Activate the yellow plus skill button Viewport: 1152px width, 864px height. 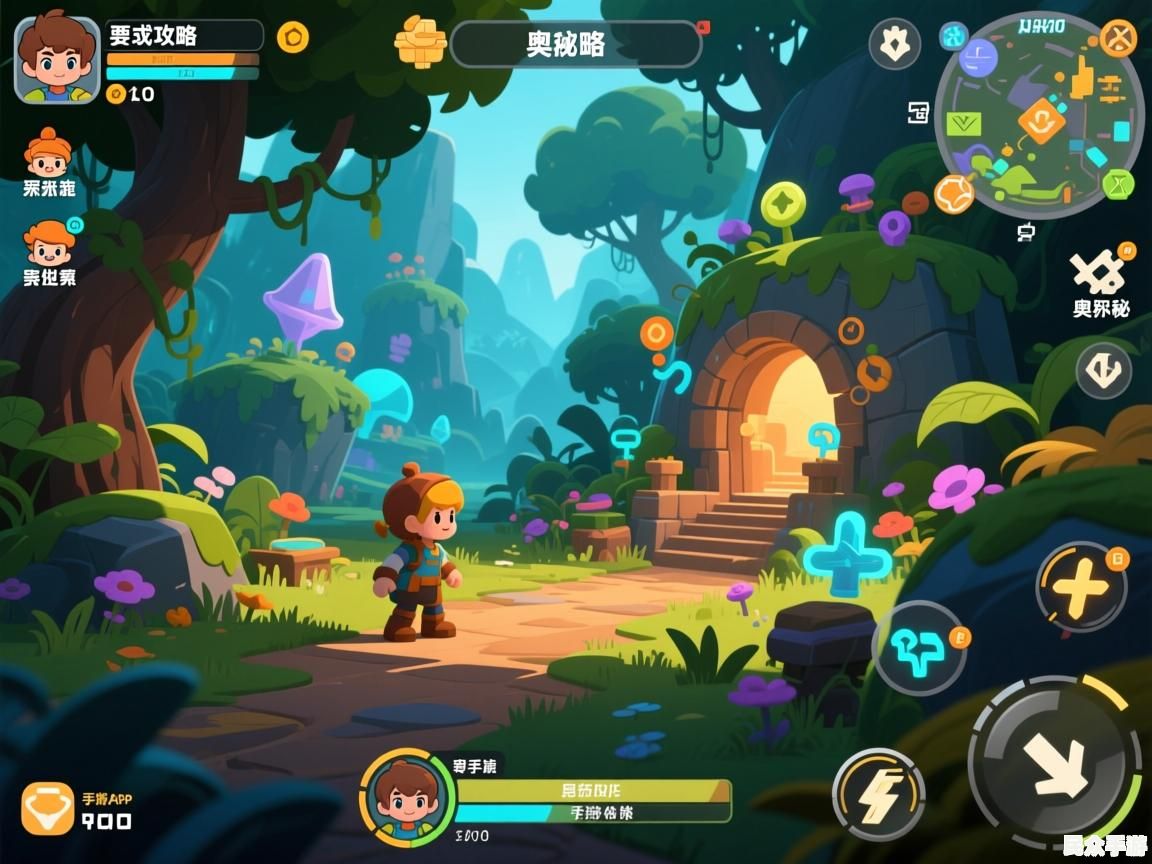pos(1081,588)
